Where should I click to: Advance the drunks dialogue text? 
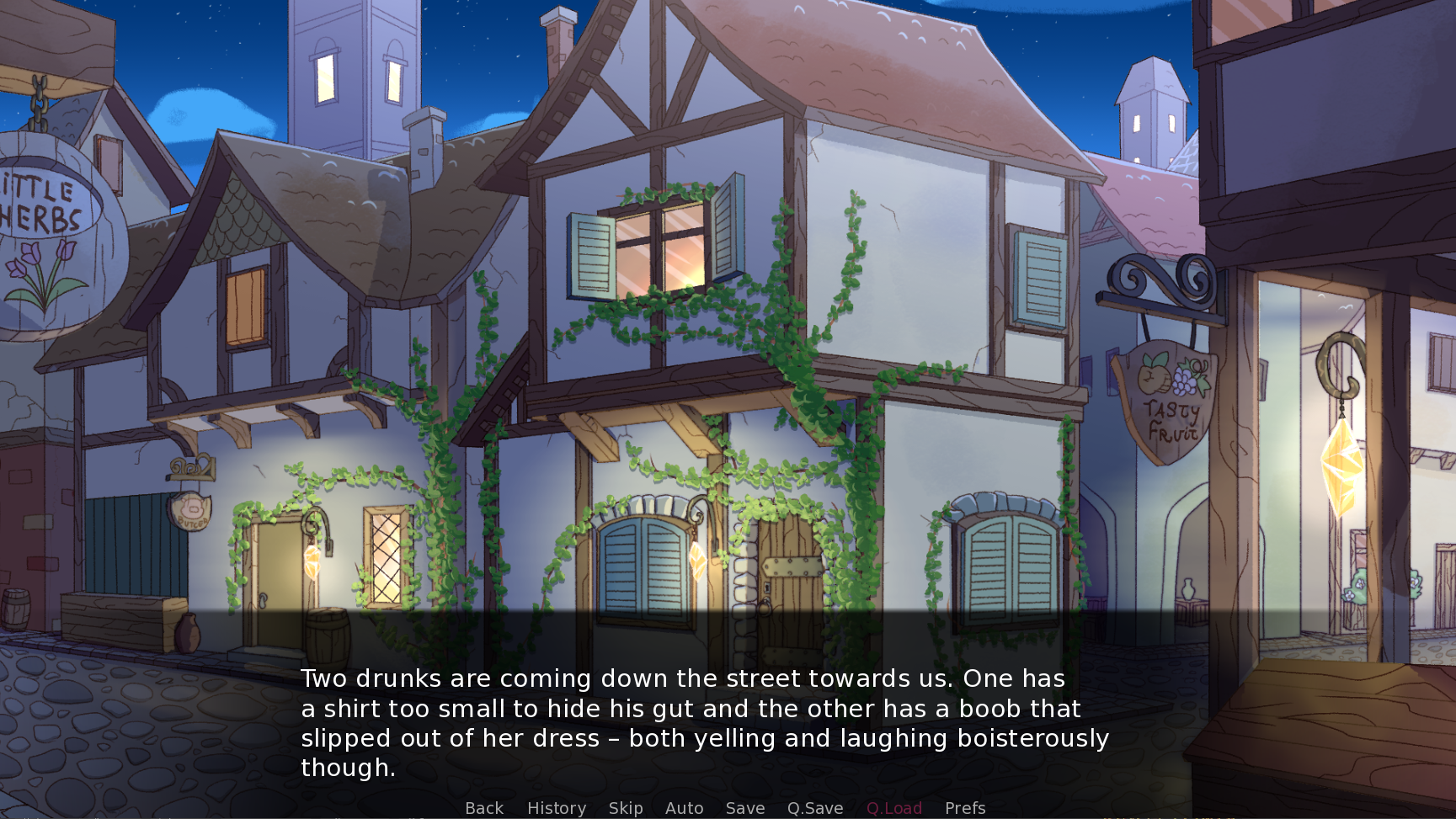704,722
